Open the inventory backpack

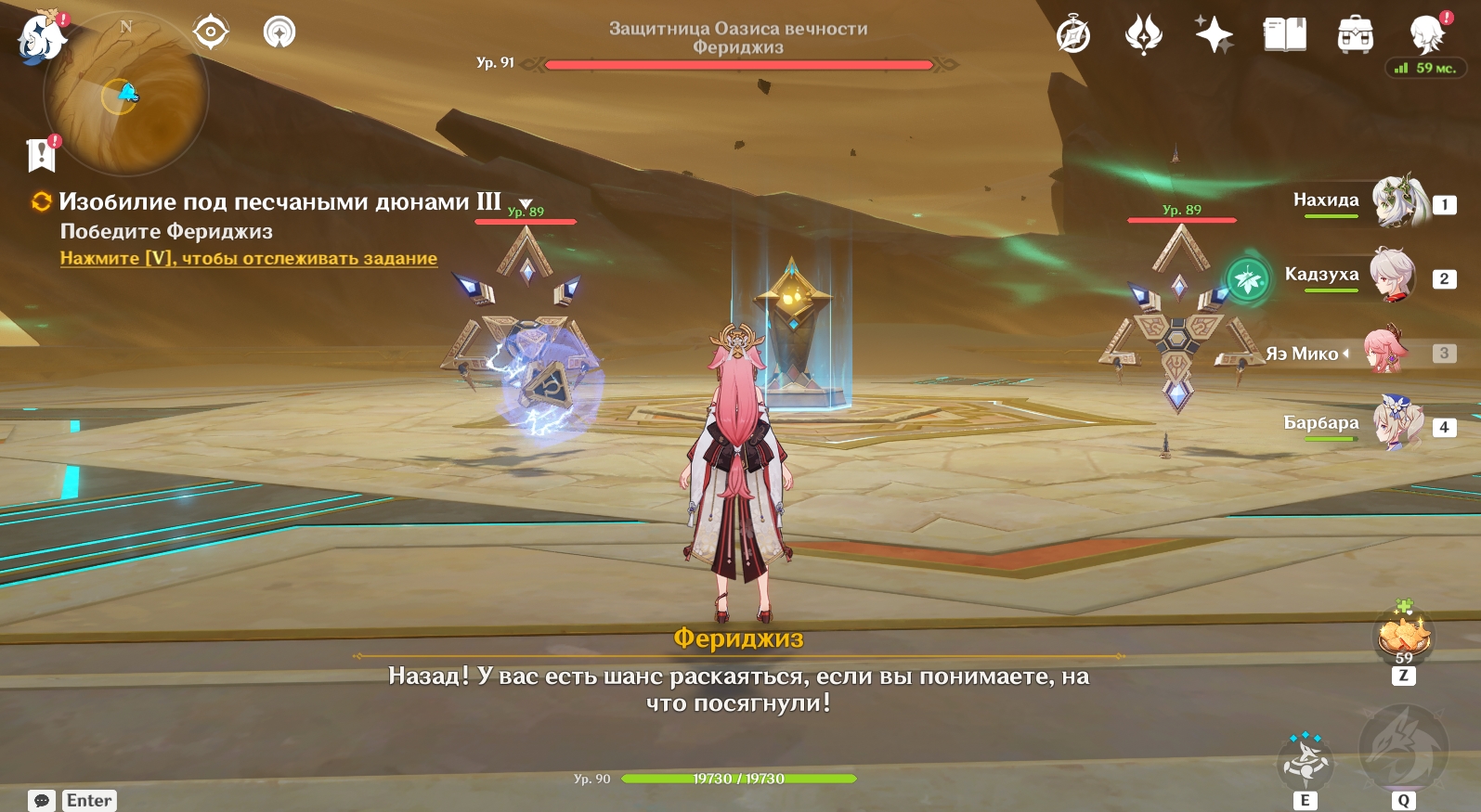[x=1355, y=35]
